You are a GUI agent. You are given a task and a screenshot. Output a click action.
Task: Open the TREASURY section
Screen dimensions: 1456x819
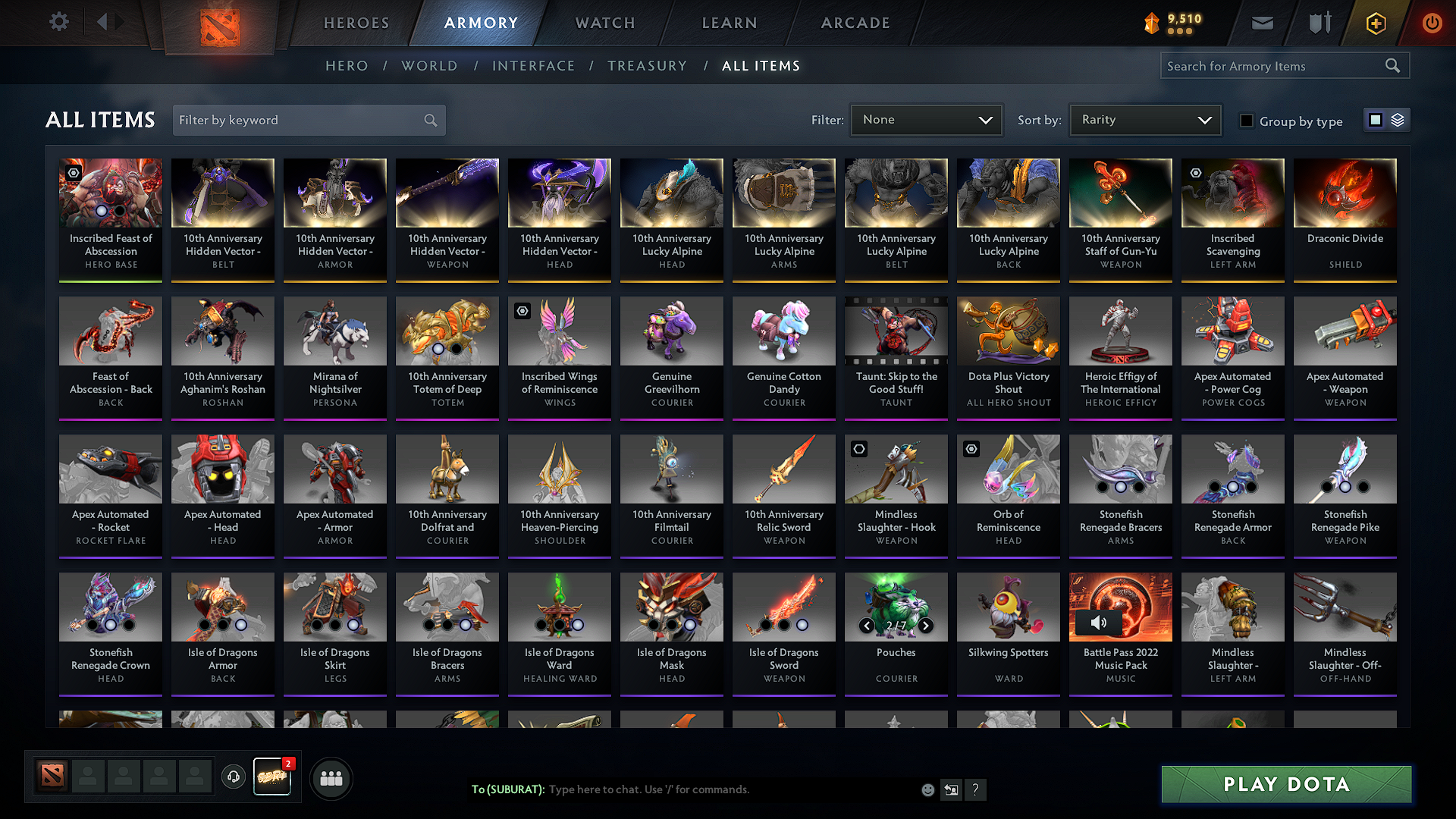point(647,65)
